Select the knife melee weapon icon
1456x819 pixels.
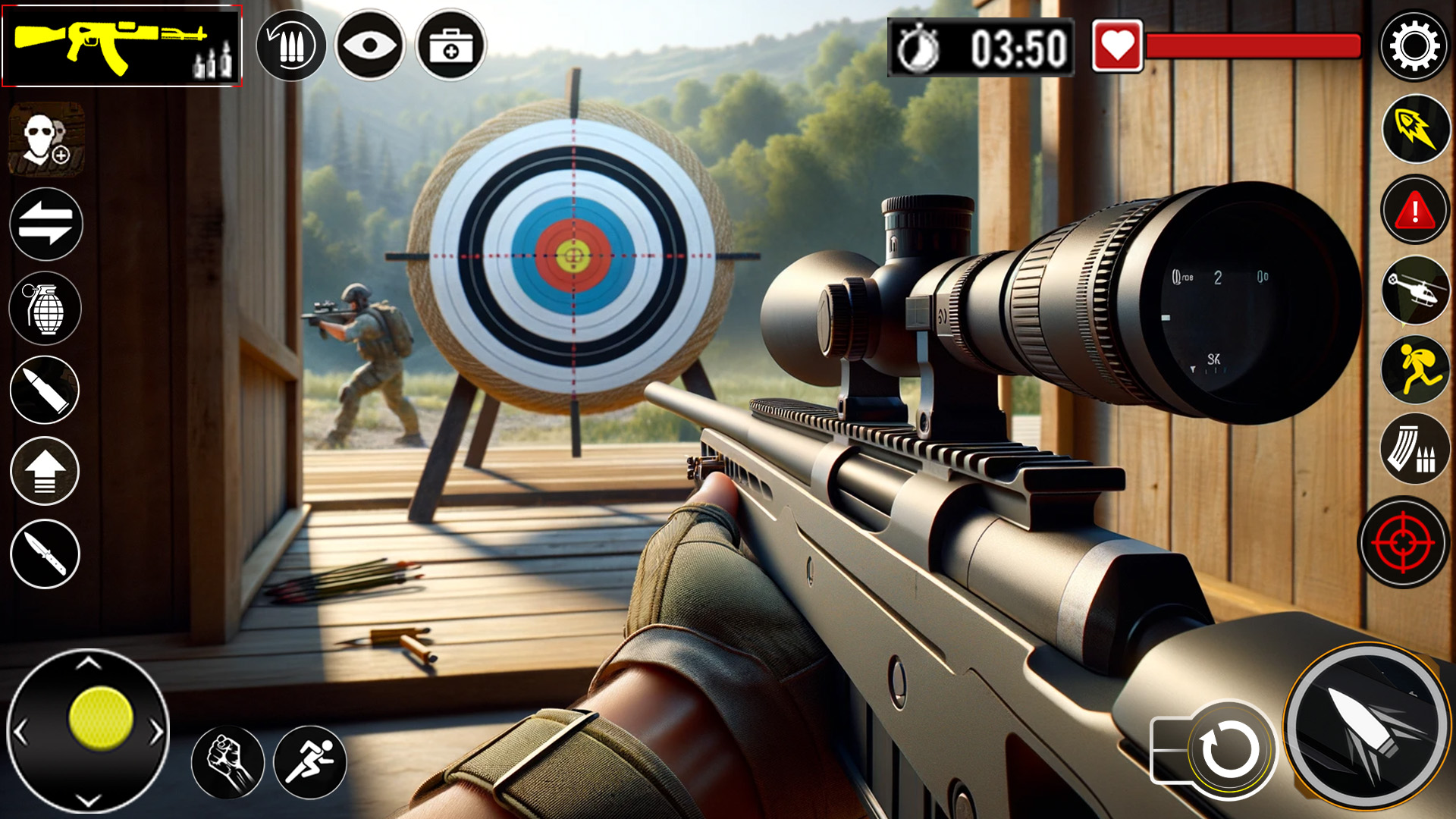pyautogui.click(x=45, y=554)
